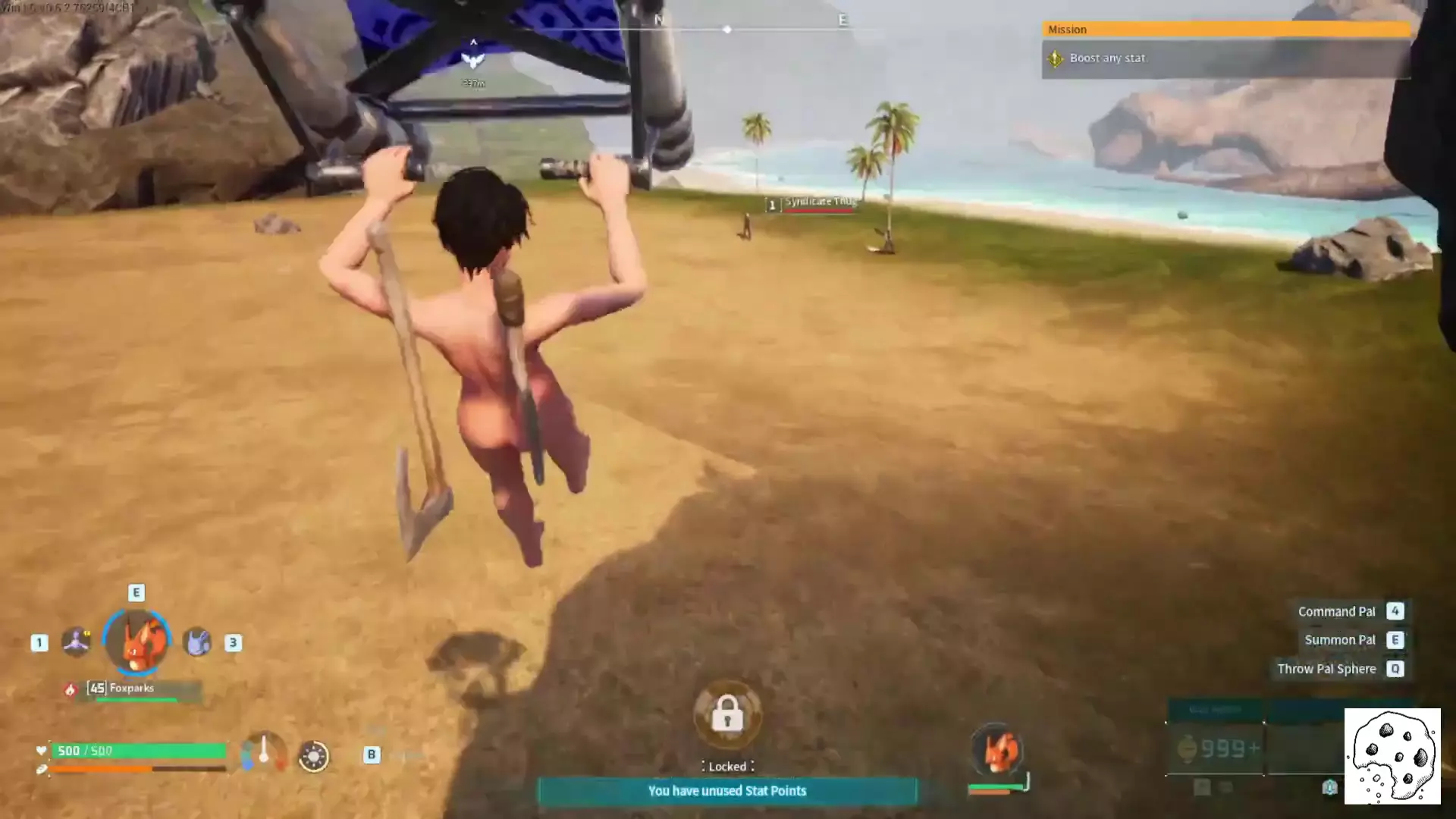This screenshot has height=819, width=1456.
Task: Switch to the purple pal beside key 1
Action: click(x=76, y=642)
